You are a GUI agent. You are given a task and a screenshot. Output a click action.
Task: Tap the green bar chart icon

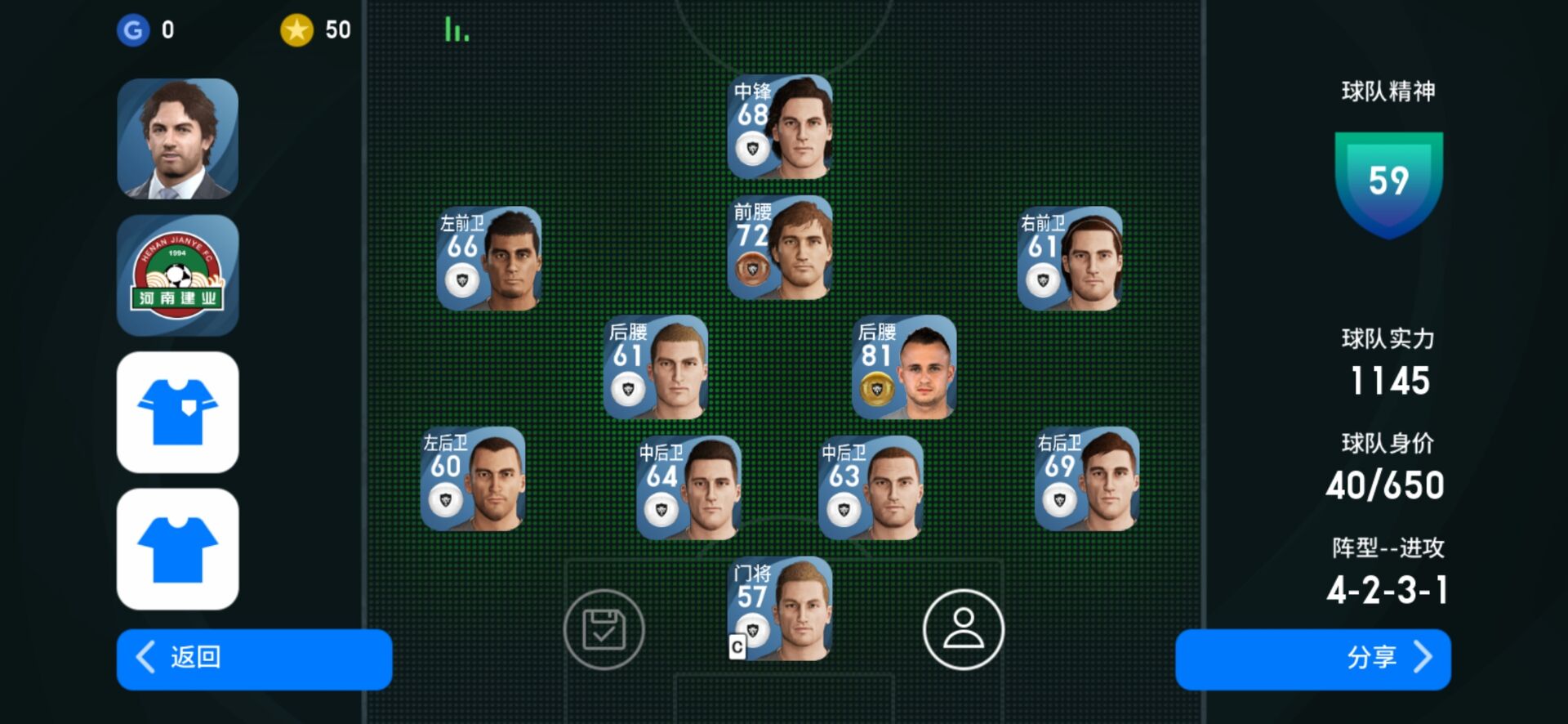point(457,30)
